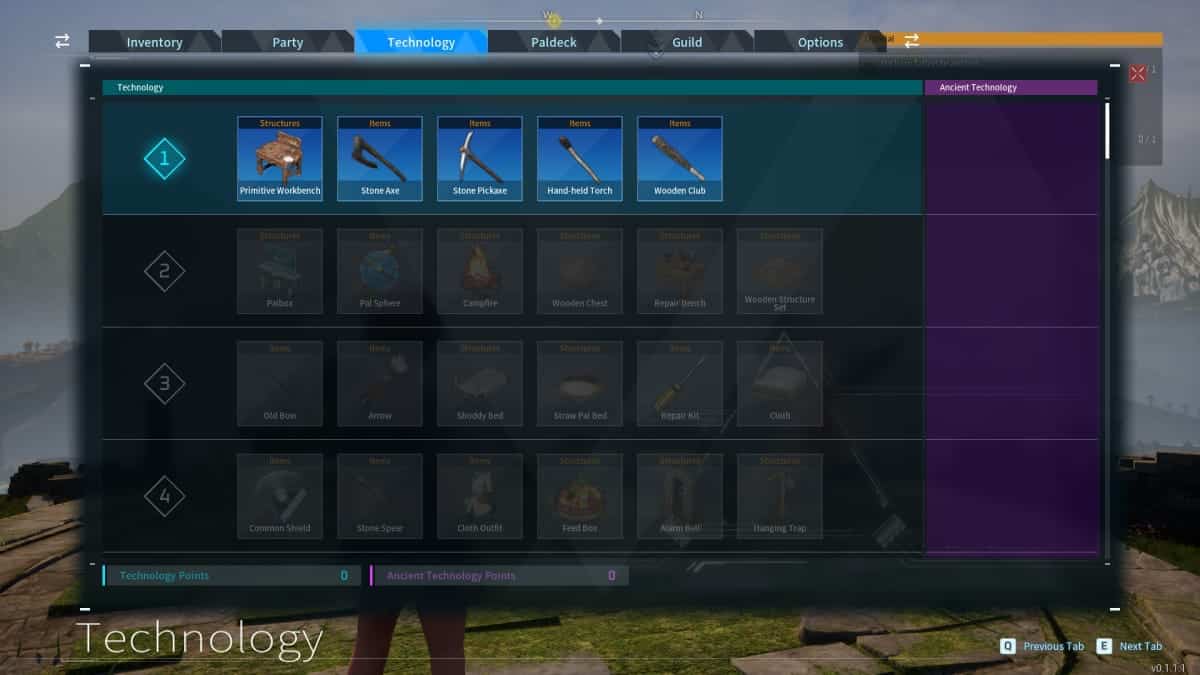Select the Hand-held Torch technology
Screen dimensions: 1200x675
[580, 159]
